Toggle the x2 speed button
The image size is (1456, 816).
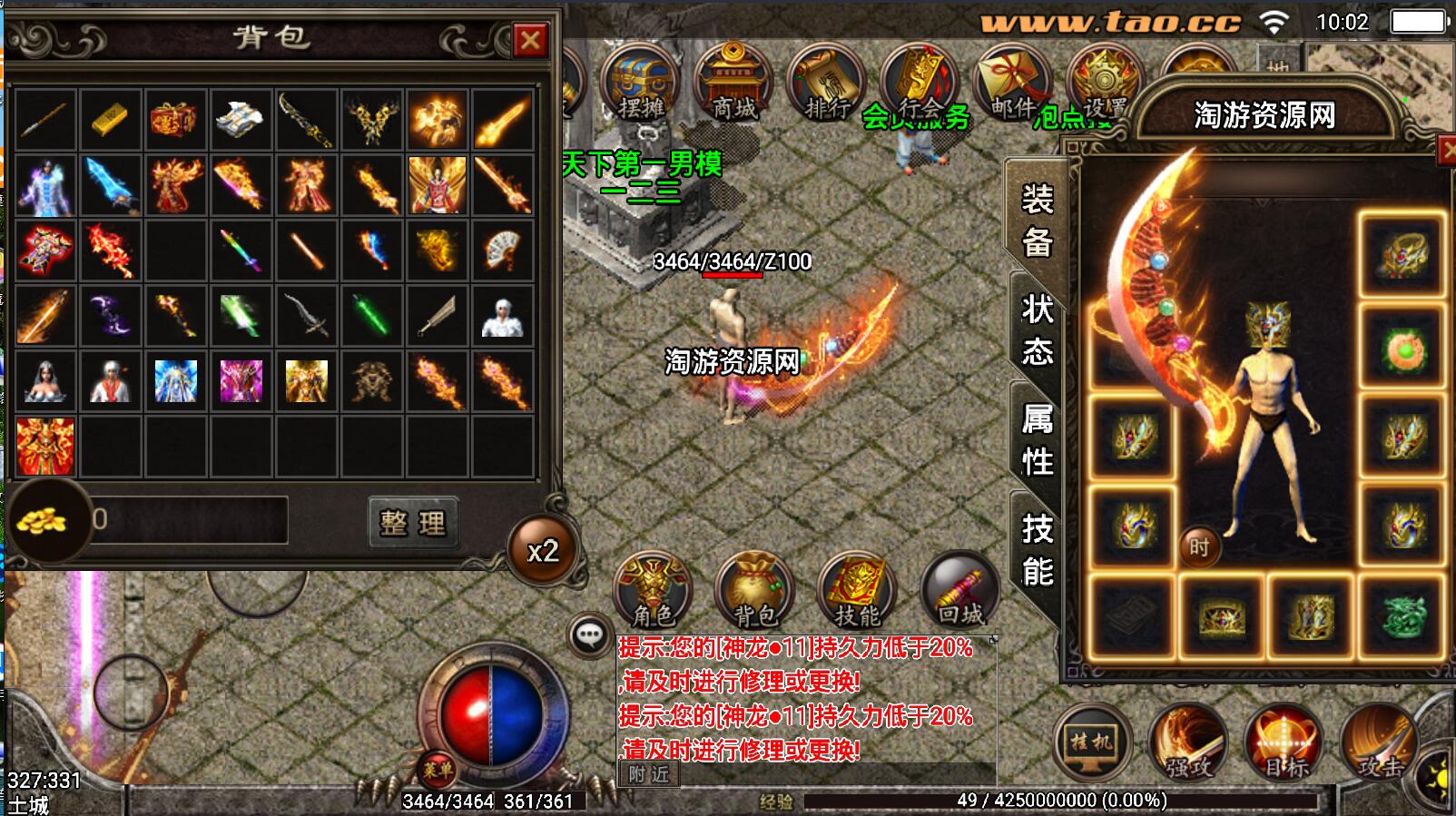(543, 551)
